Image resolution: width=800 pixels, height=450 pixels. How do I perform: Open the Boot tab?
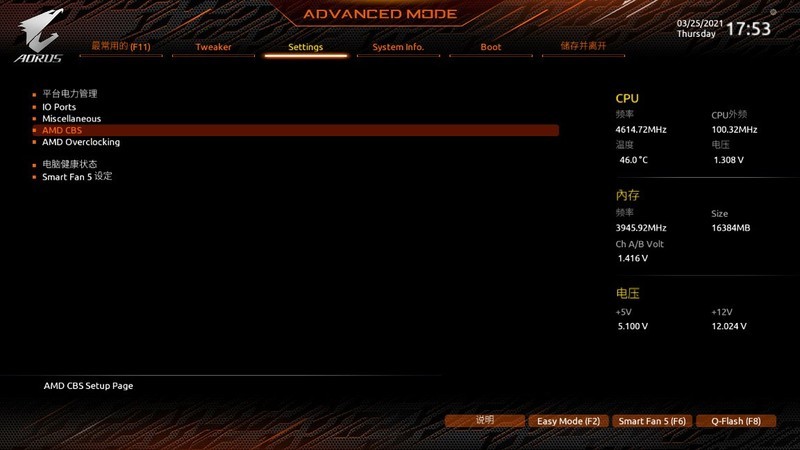(x=490, y=47)
